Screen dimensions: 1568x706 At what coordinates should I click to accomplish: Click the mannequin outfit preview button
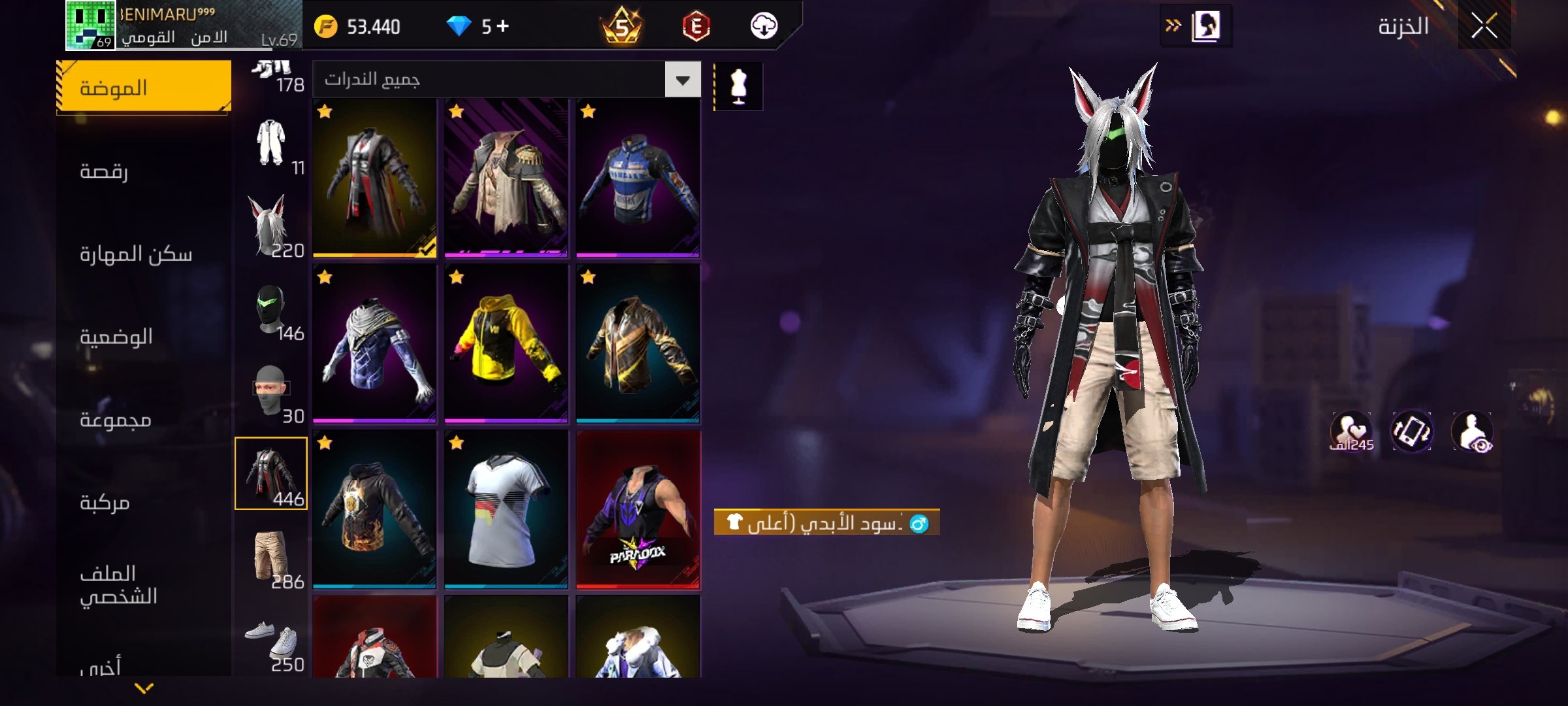(738, 86)
